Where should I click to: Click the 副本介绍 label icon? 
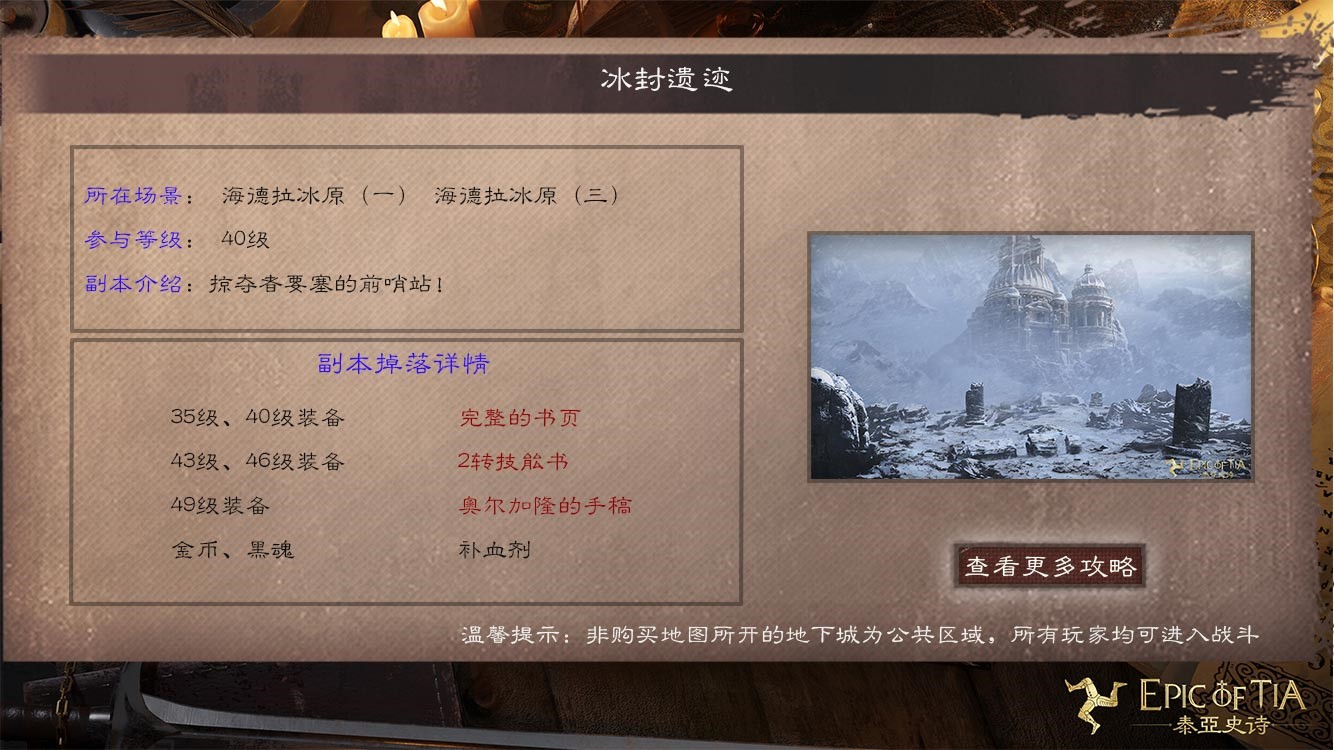pos(127,283)
